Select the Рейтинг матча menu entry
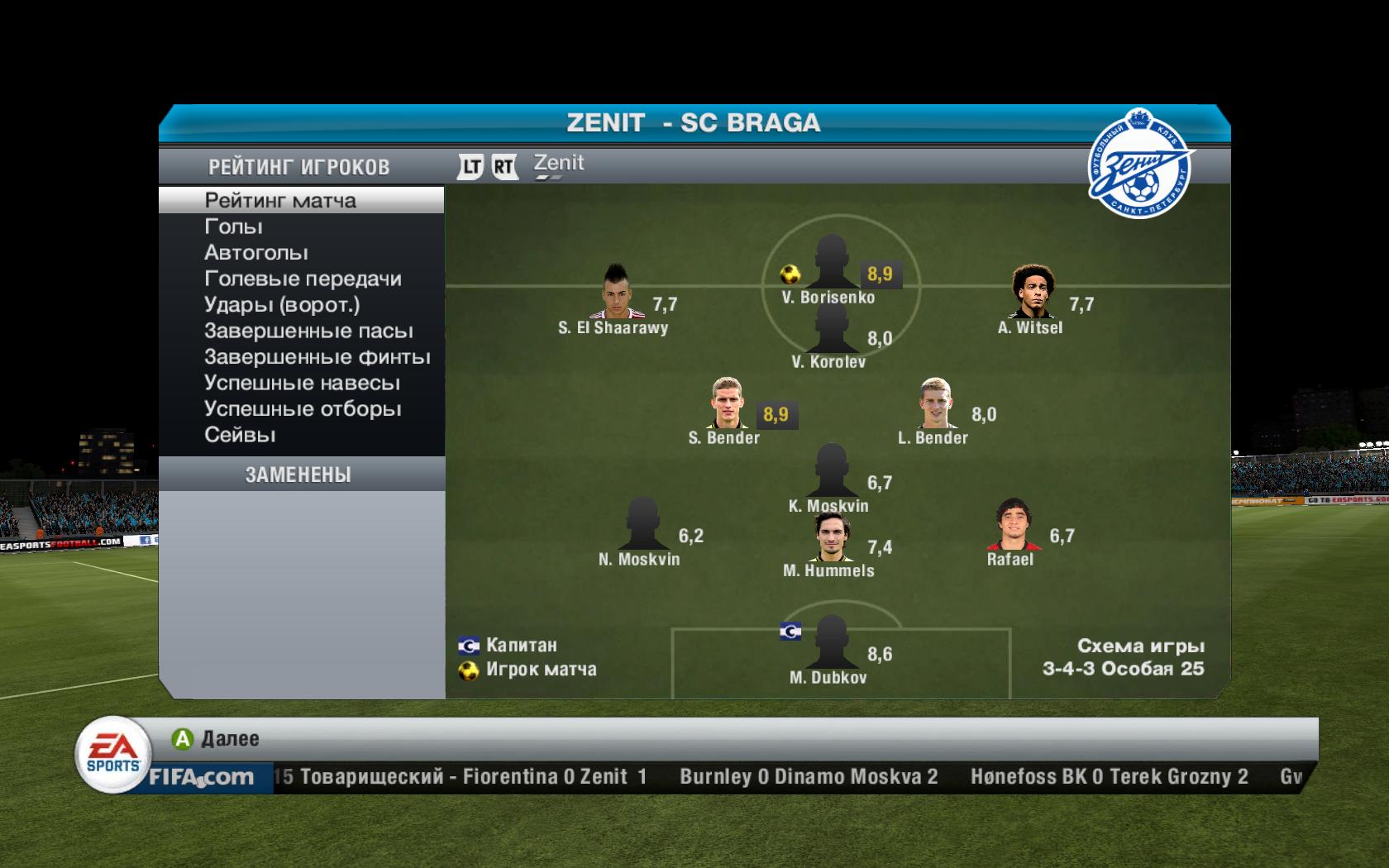The height and width of the screenshot is (868, 1389). click(280, 200)
